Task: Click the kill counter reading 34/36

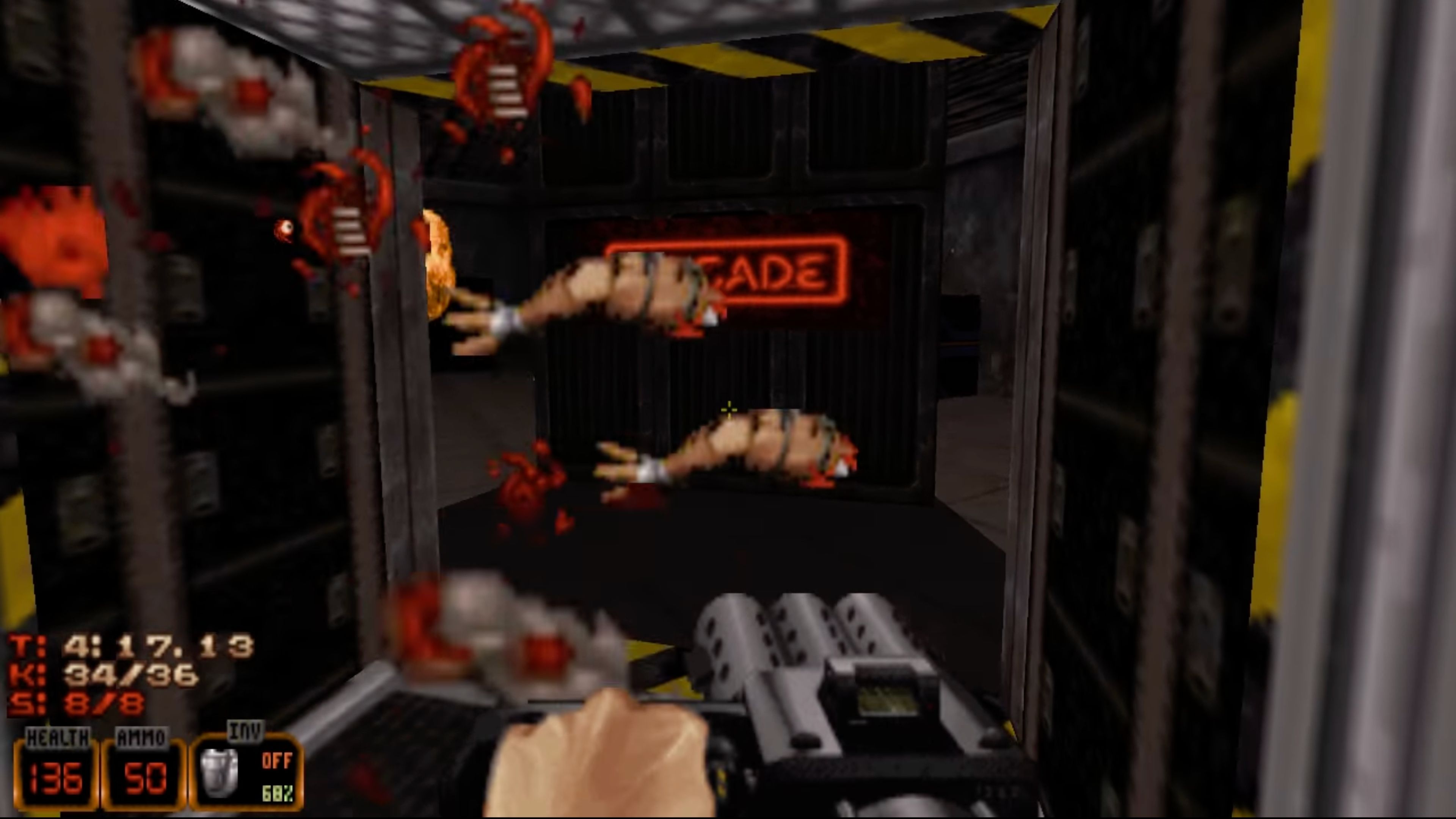Action: 130,675
